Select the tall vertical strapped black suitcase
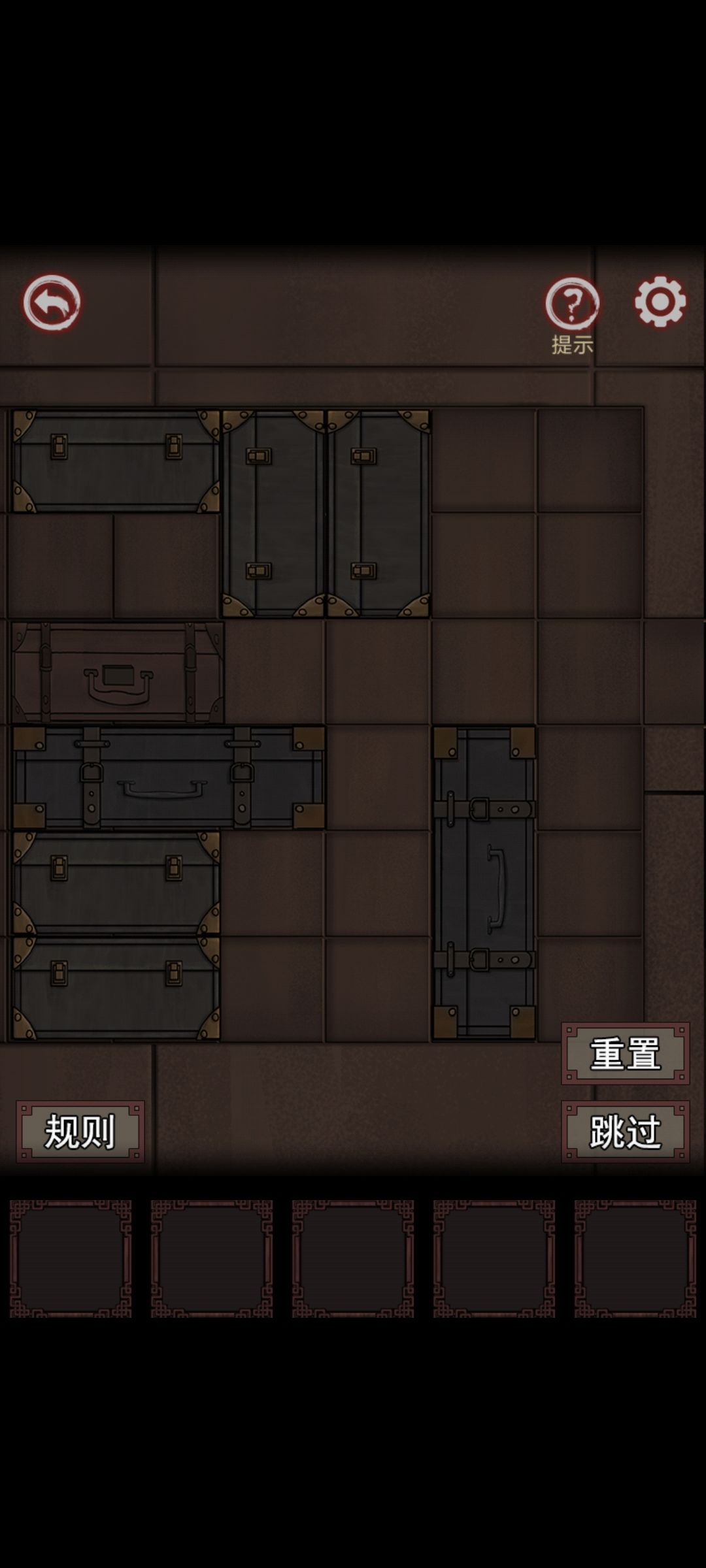The height and width of the screenshot is (1568, 706). click(x=484, y=883)
